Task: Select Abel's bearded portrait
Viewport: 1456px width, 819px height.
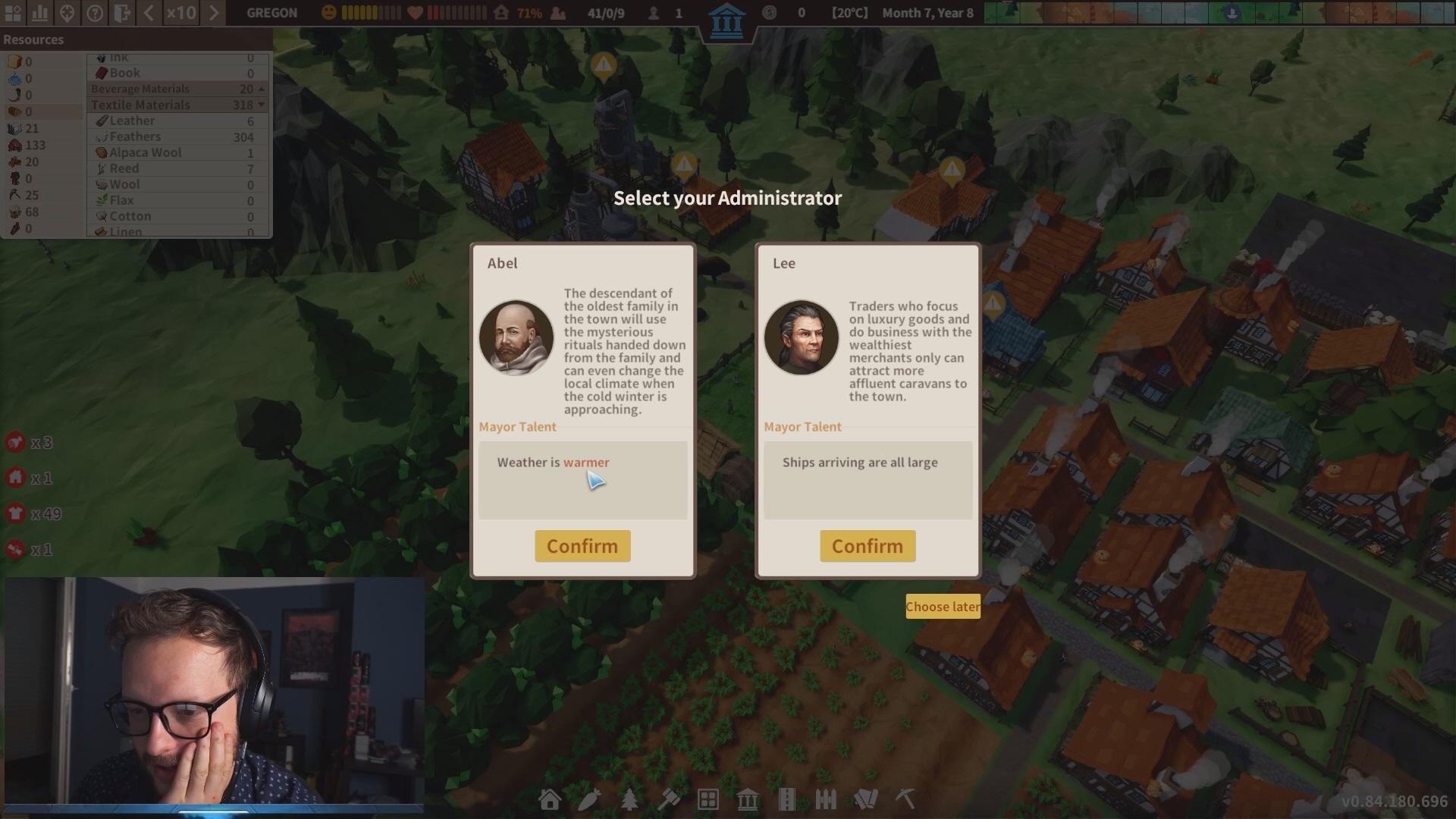Action: pos(516,337)
